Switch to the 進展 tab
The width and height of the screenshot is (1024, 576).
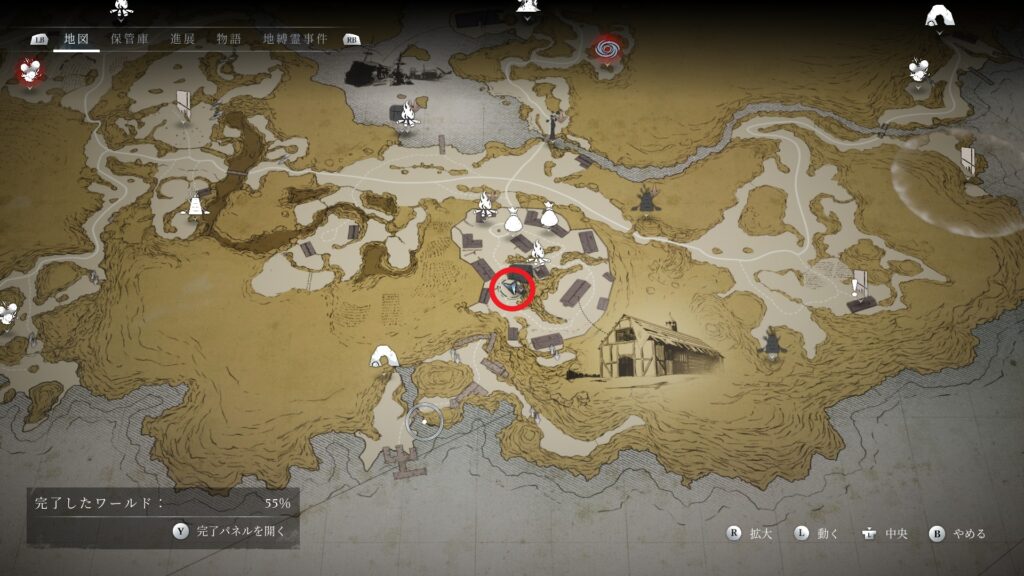coord(182,39)
